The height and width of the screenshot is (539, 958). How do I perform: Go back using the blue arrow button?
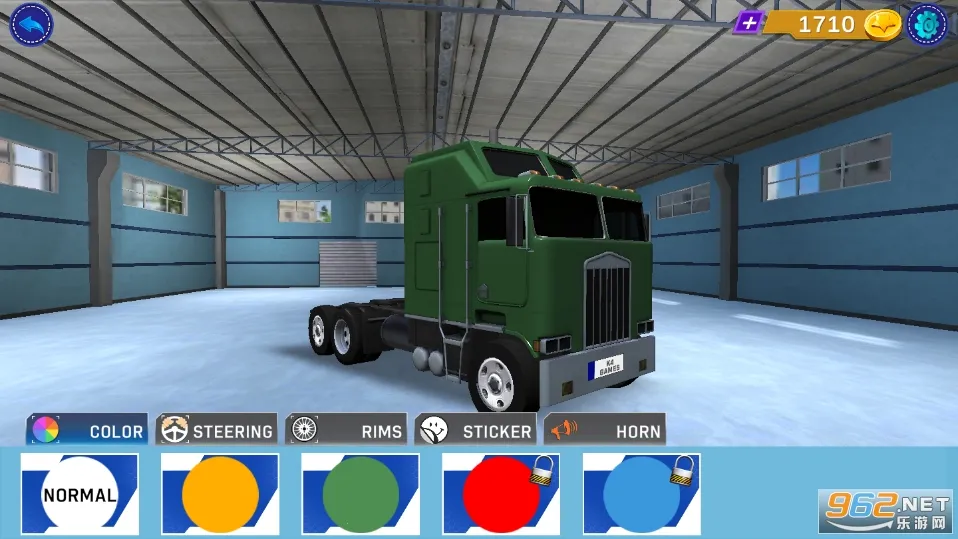click(31, 24)
